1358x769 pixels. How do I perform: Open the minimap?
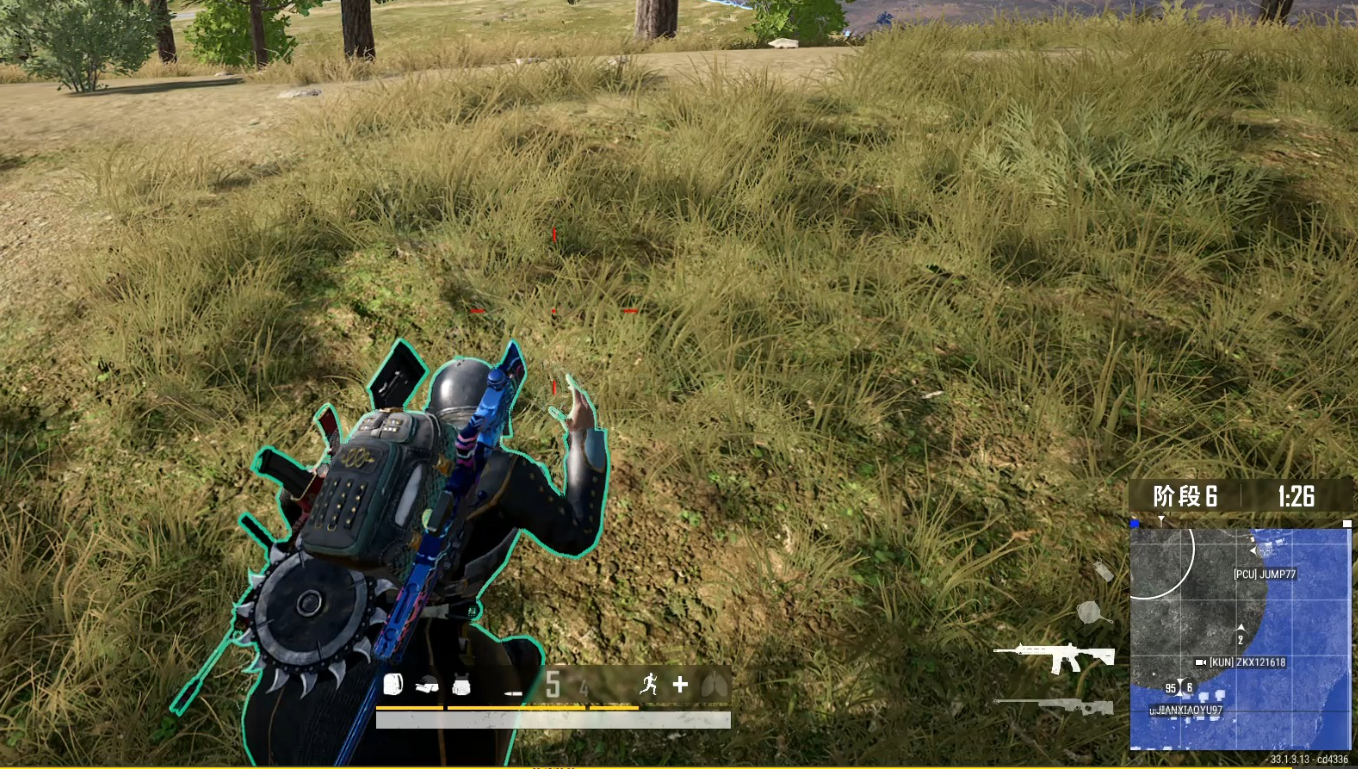(x=1240, y=639)
